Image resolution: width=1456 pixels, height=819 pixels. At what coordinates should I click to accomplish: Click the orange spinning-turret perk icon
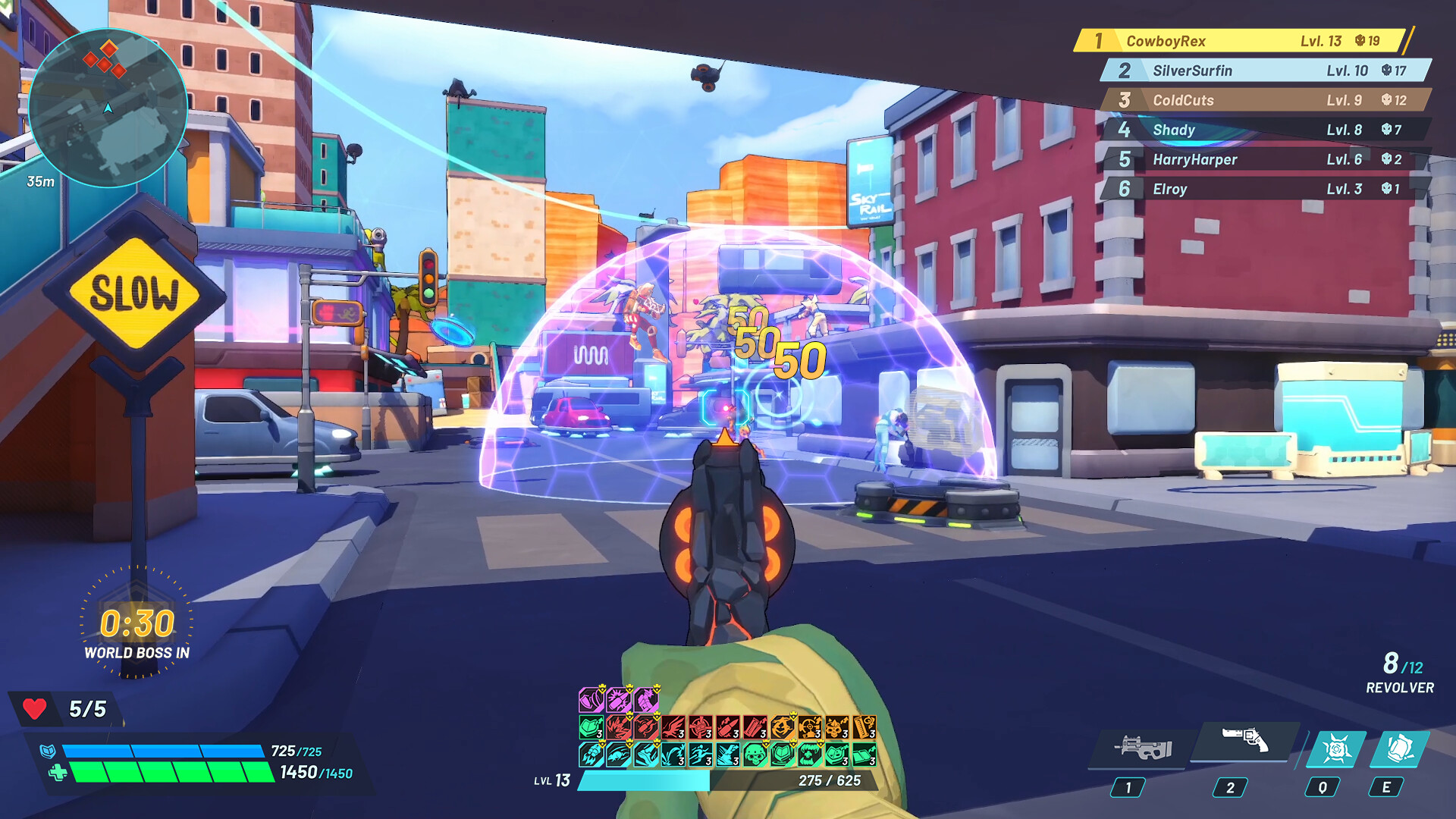point(809,726)
